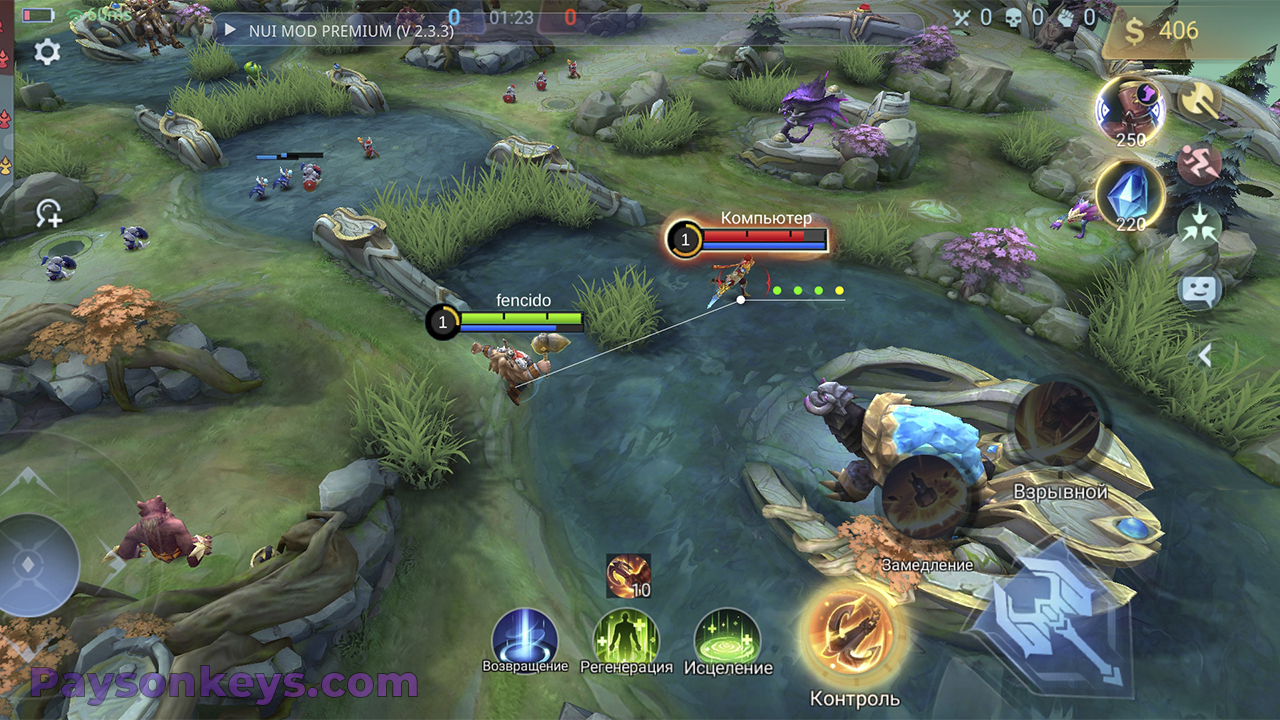
Task: Cast the Исцеление healing spell
Action: 727,637
